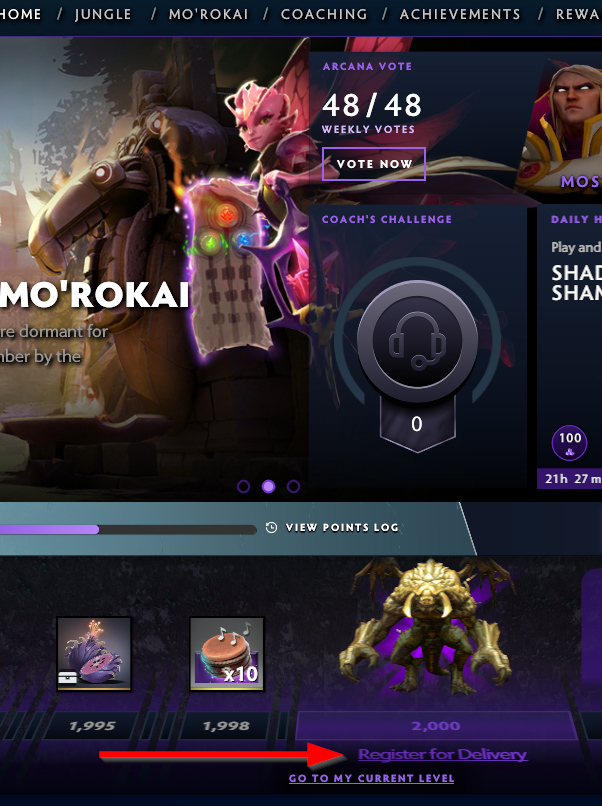The image size is (602, 806).
Task: Choose the level 1,998 music drum reward
Action: (x=227, y=653)
